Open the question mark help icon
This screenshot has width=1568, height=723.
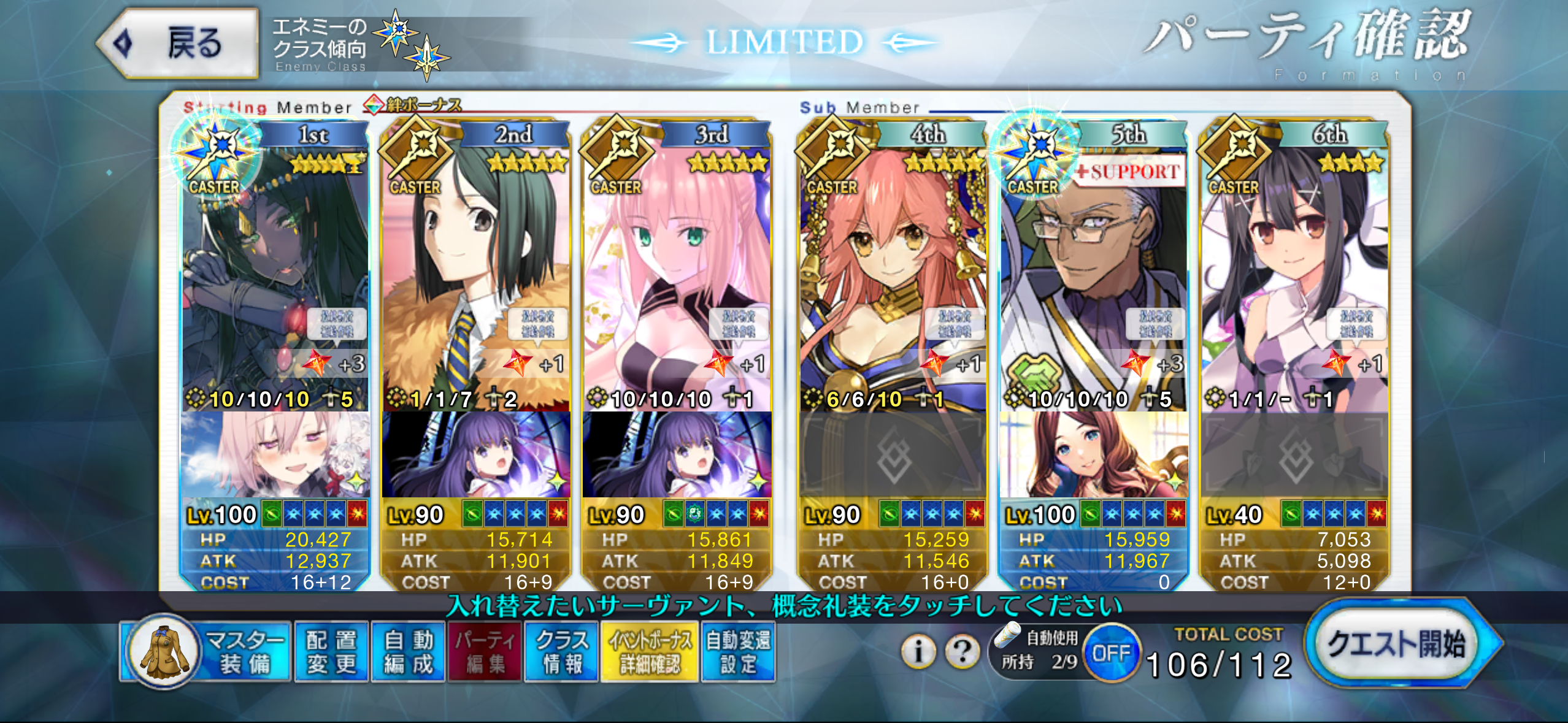pyautogui.click(x=962, y=651)
